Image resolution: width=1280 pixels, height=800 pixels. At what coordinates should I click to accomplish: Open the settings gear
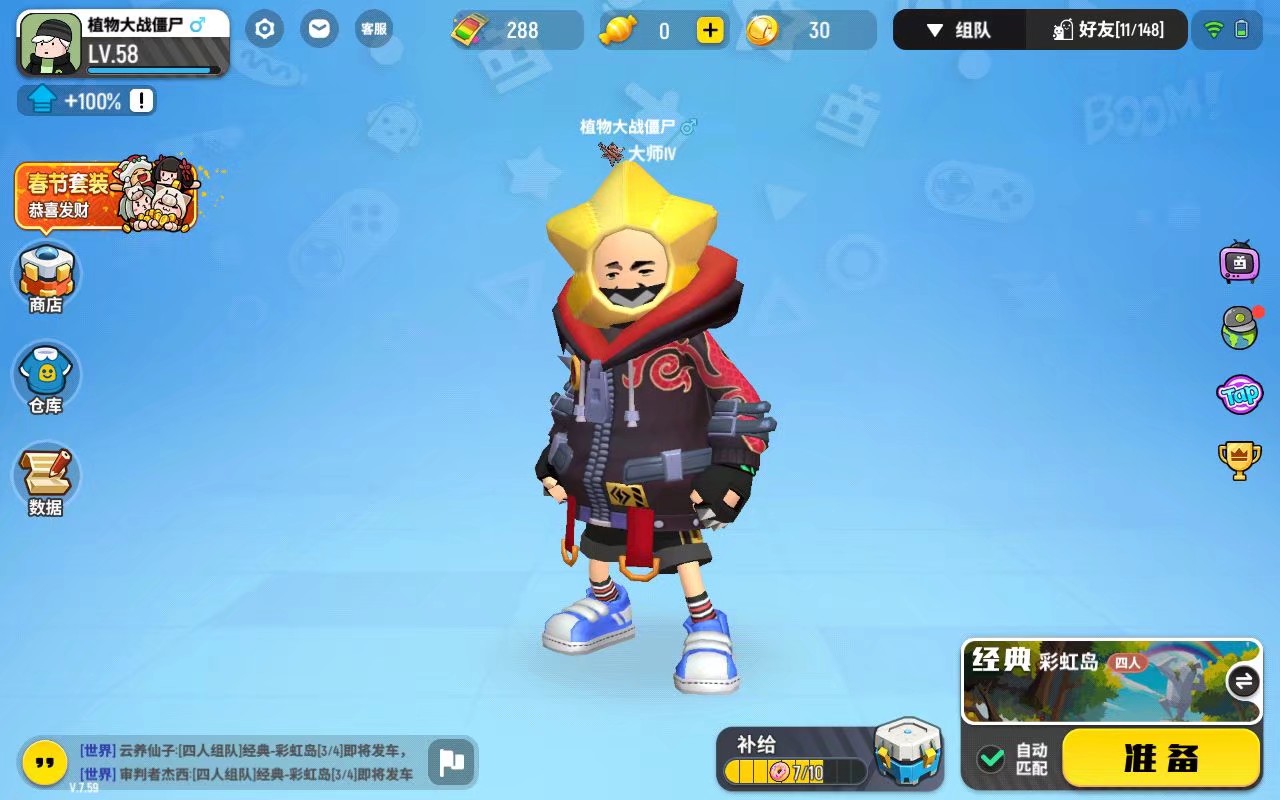tap(264, 29)
